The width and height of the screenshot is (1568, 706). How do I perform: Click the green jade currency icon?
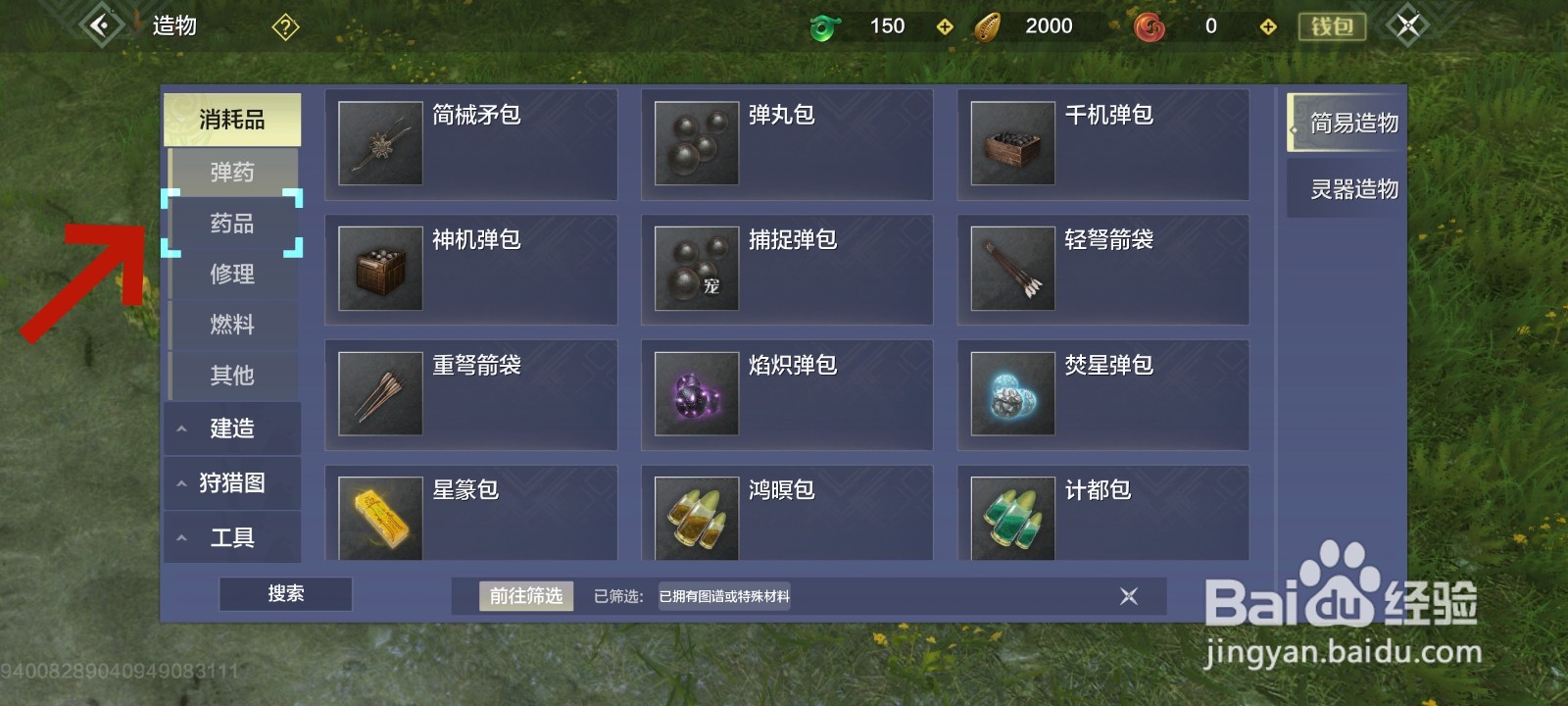pos(823,25)
